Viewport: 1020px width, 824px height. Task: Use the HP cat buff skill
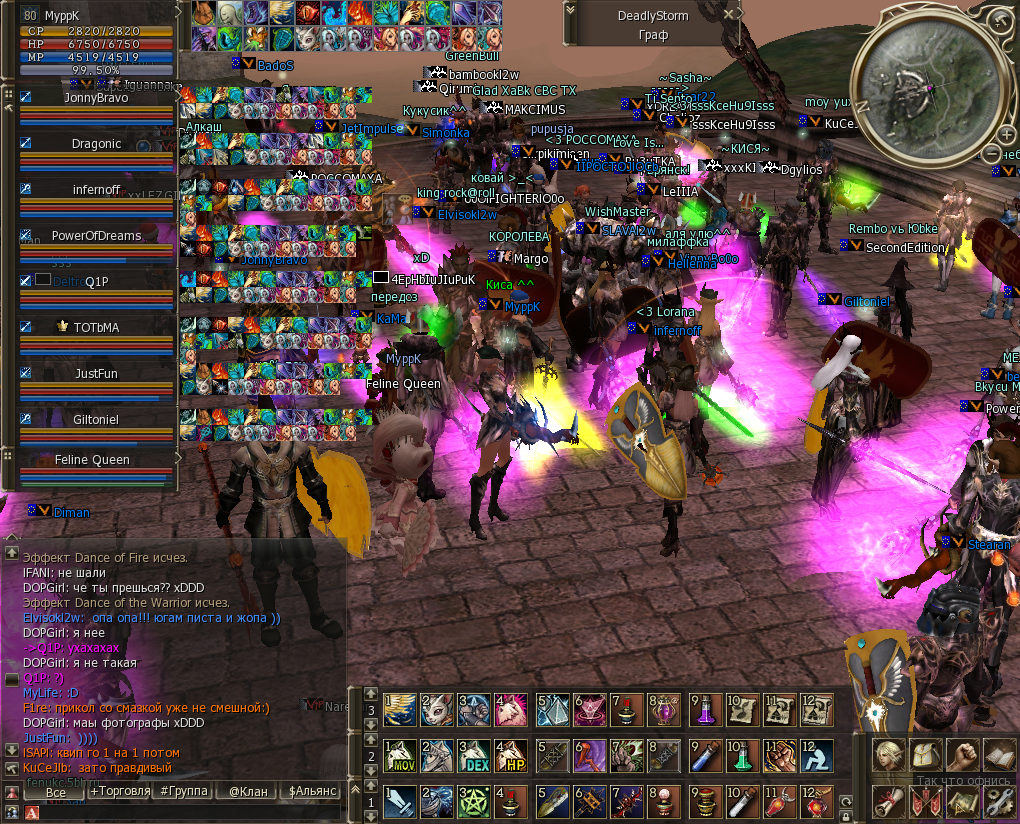[x=511, y=757]
